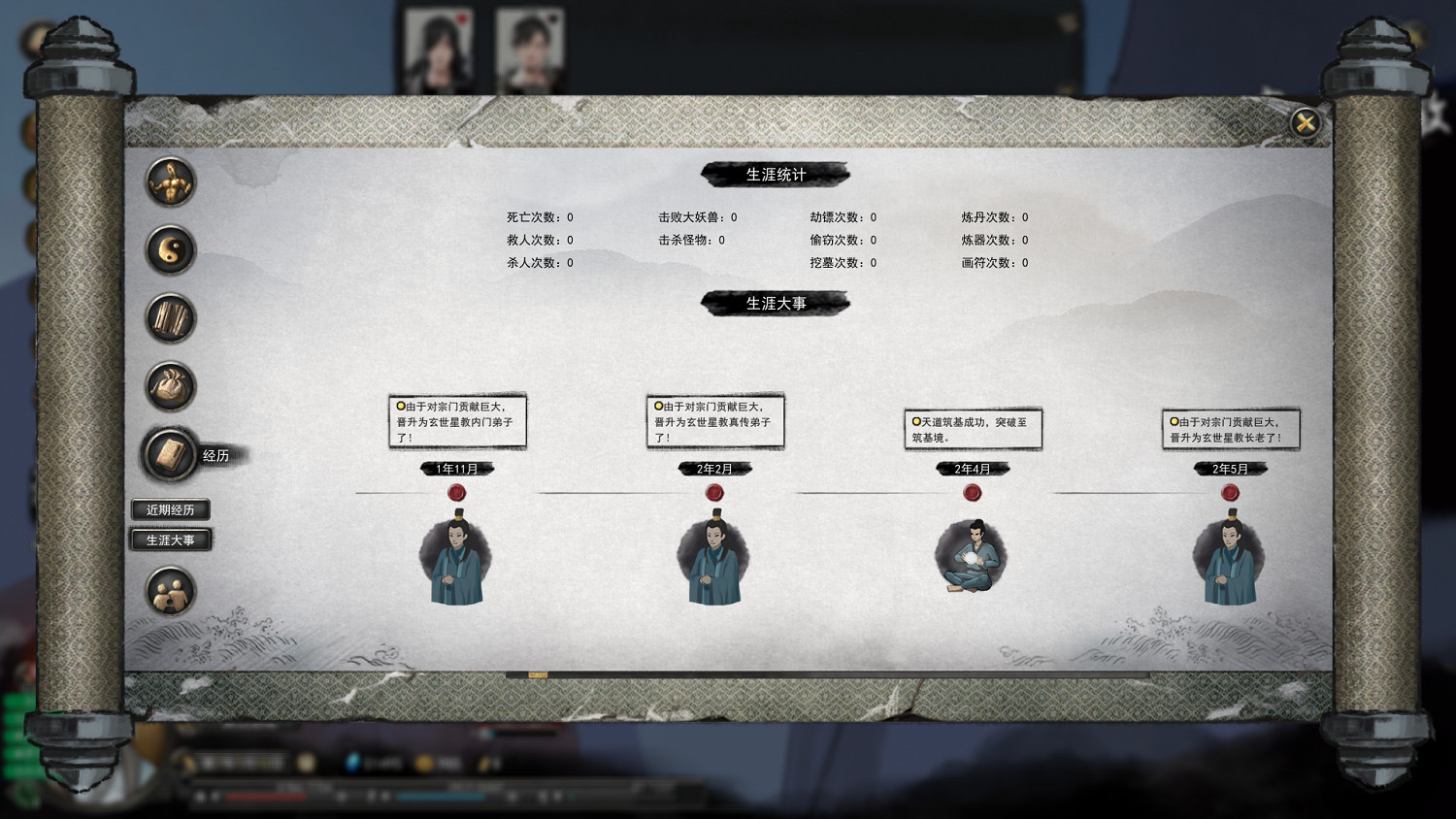Click the red seal marker above the first character
The image size is (1456, 819).
coord(457,492)
